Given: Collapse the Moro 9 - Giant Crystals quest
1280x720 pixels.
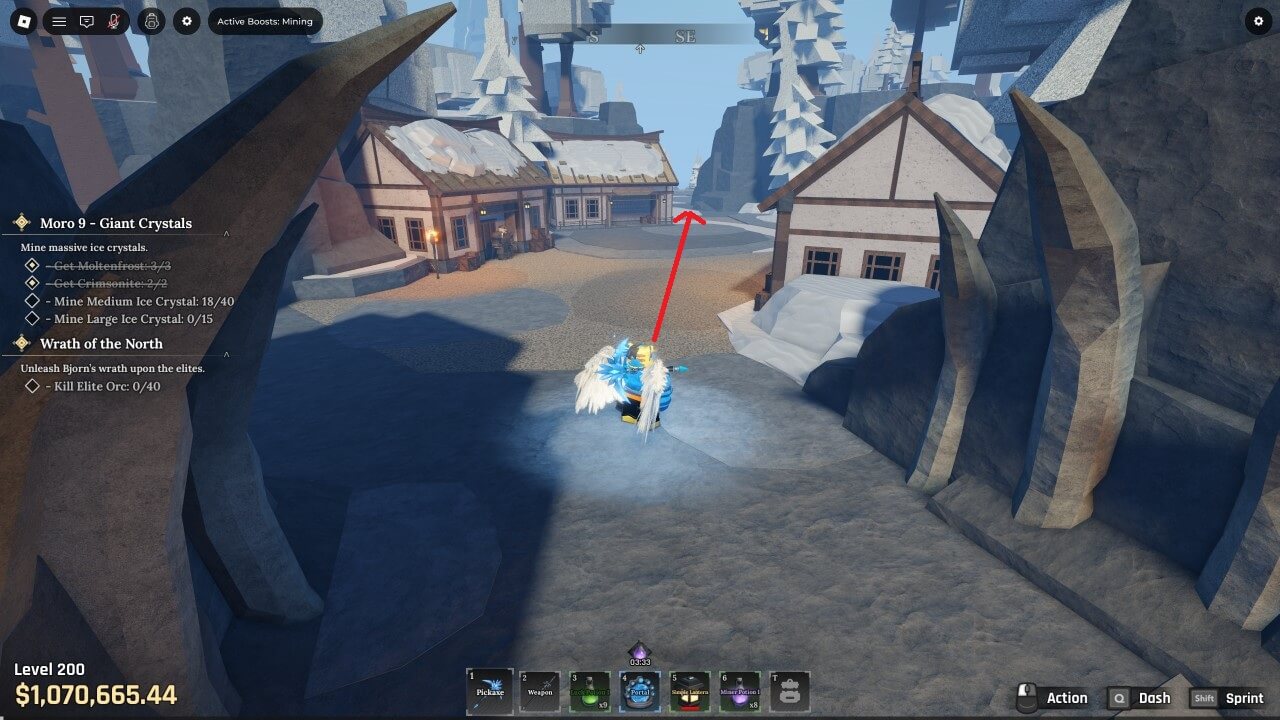Looking at the screenshot, I should tap(226, 233).
